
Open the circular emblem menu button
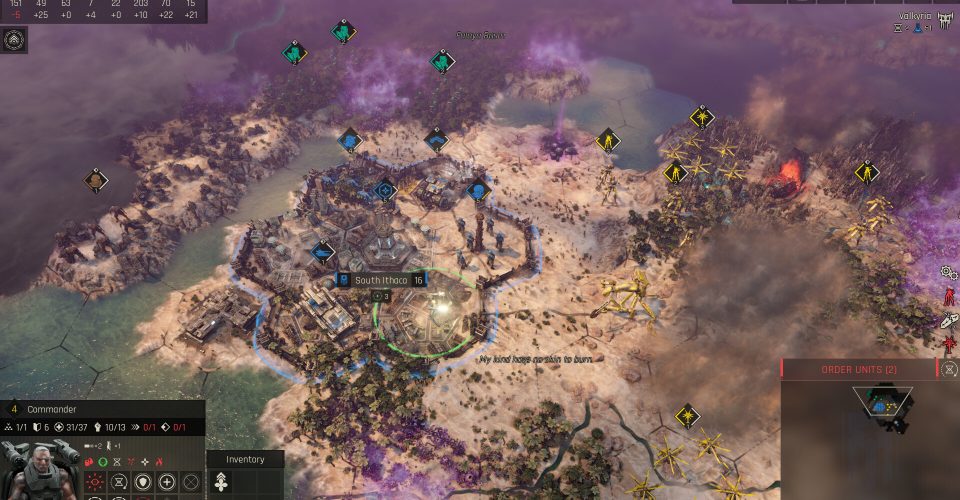(x=15, y=40)
